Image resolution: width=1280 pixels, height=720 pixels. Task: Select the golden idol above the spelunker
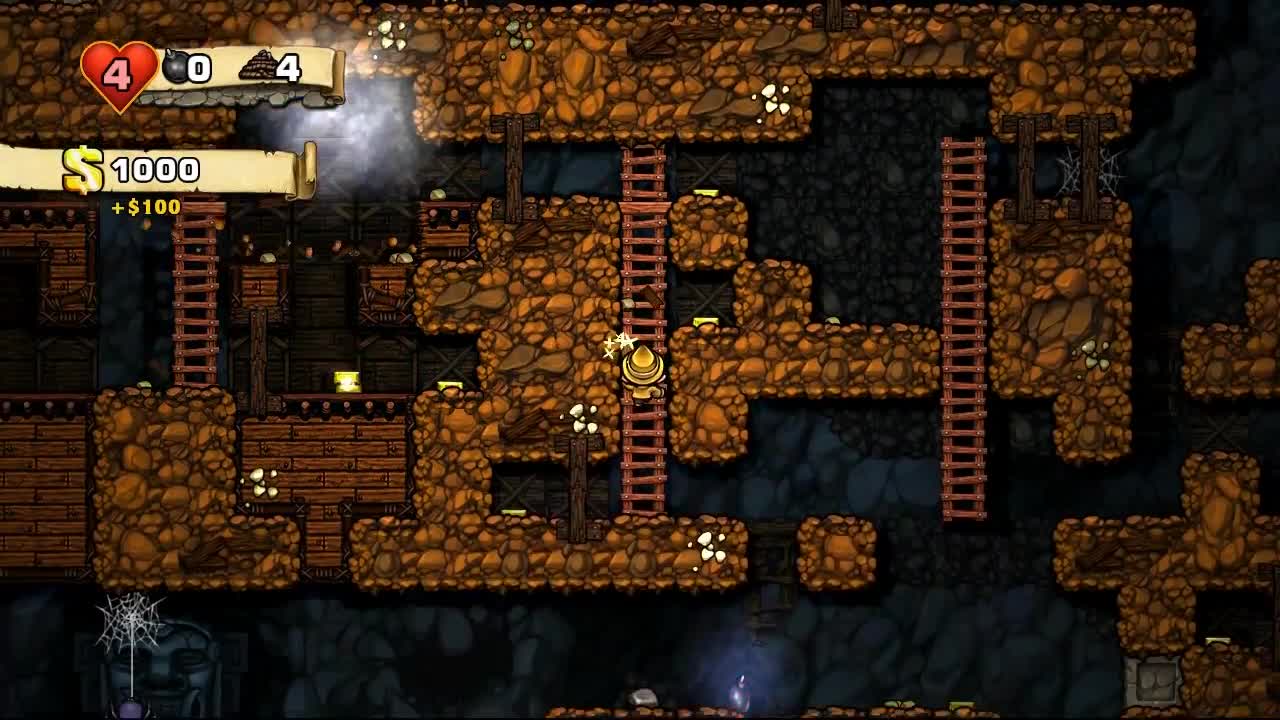coord(645,360)
